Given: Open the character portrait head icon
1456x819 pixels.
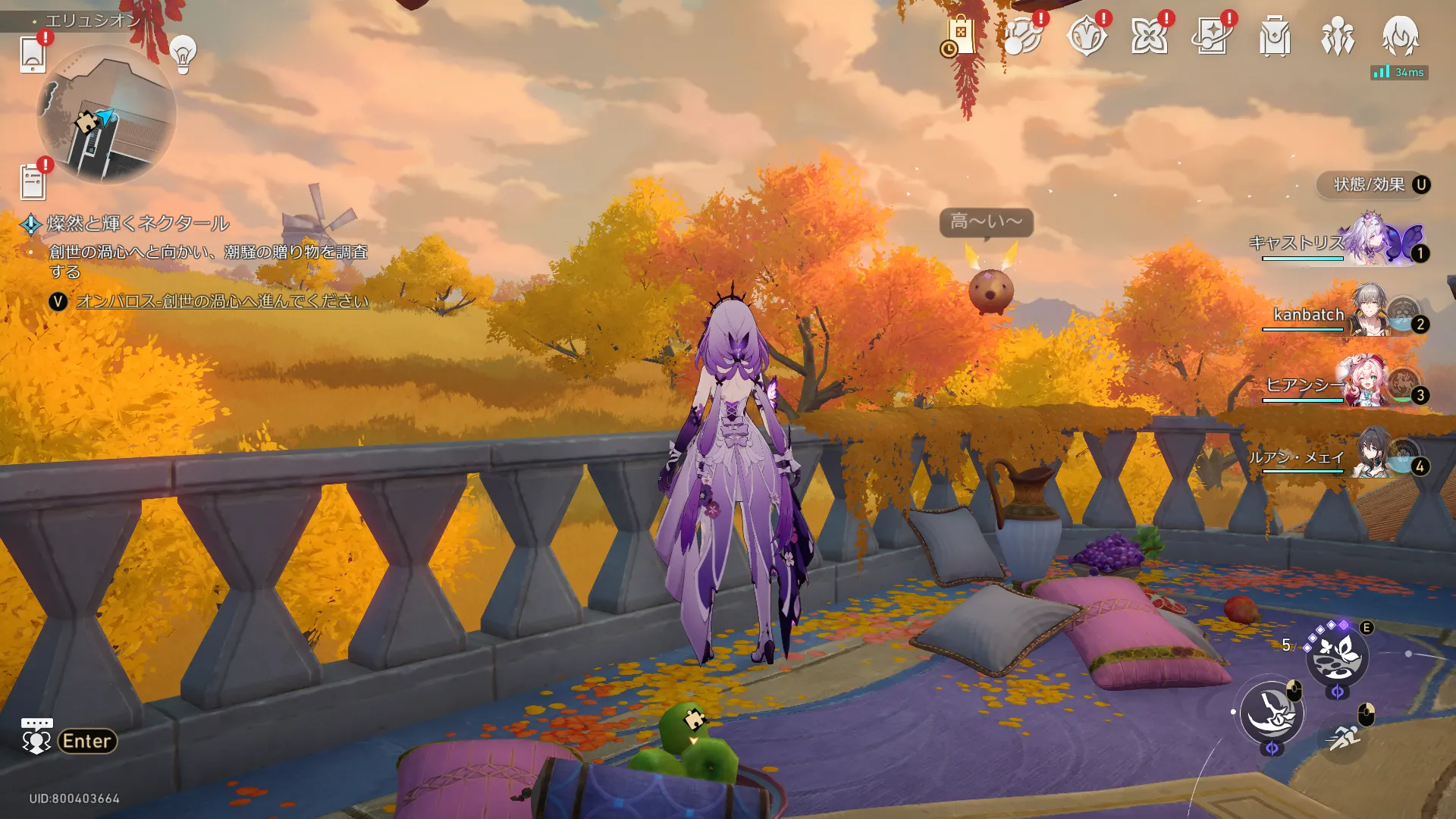Looking at the screenshot, I should pos(1400,36).
